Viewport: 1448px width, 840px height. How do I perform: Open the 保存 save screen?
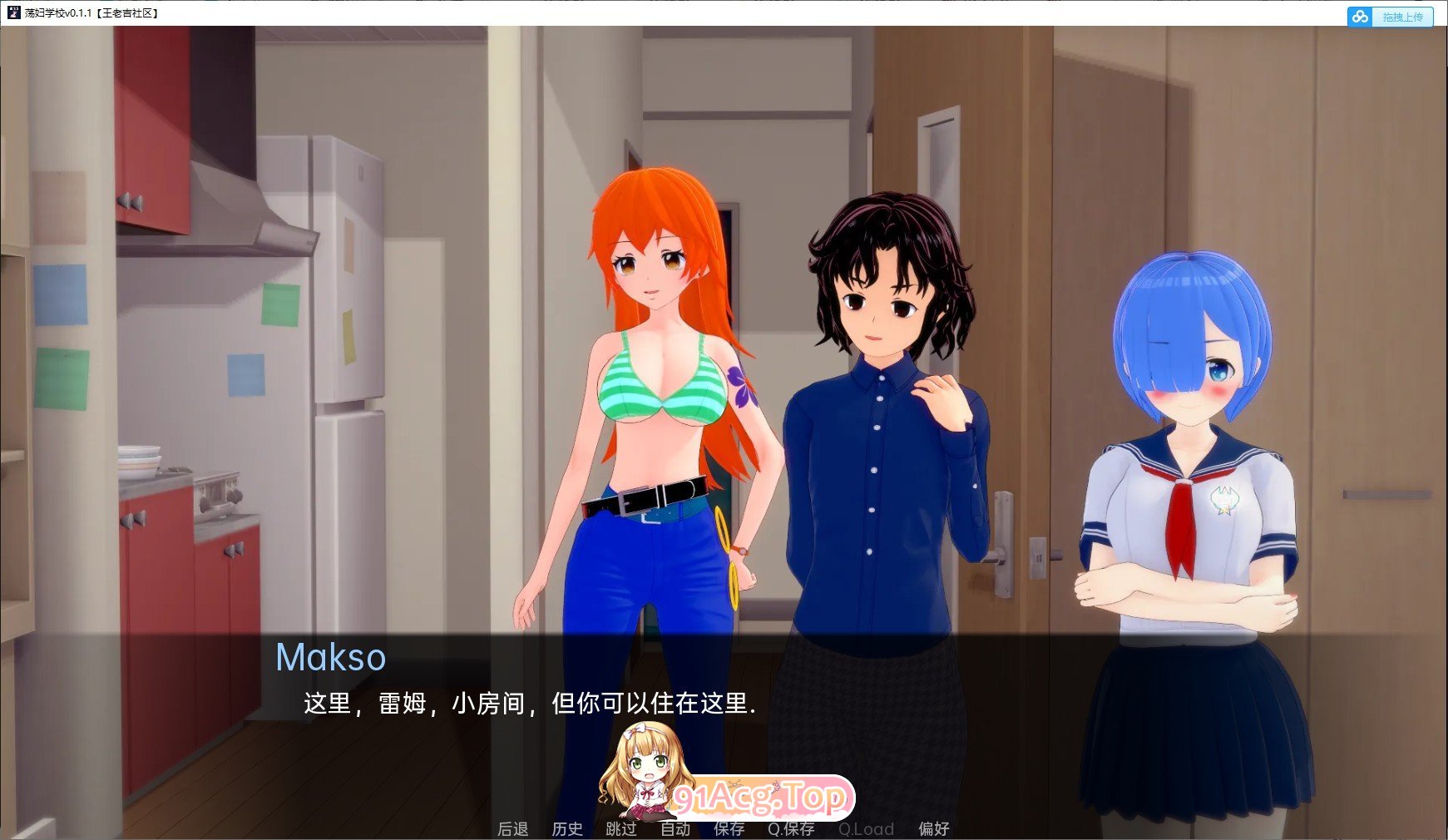729,828
